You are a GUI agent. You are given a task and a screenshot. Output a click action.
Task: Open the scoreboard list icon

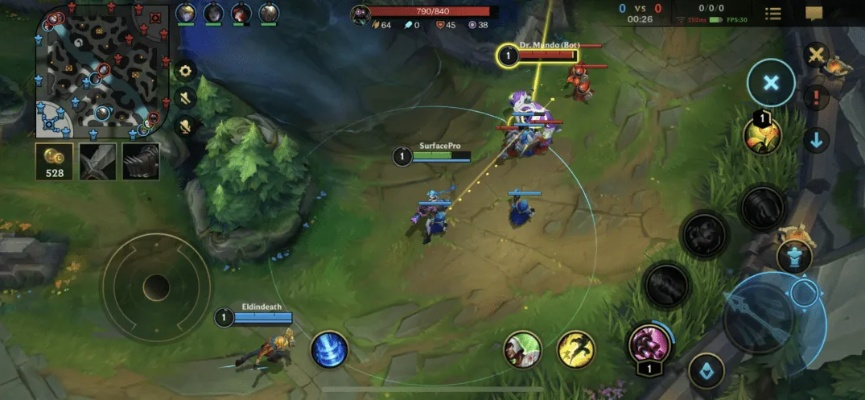point(773,13)
